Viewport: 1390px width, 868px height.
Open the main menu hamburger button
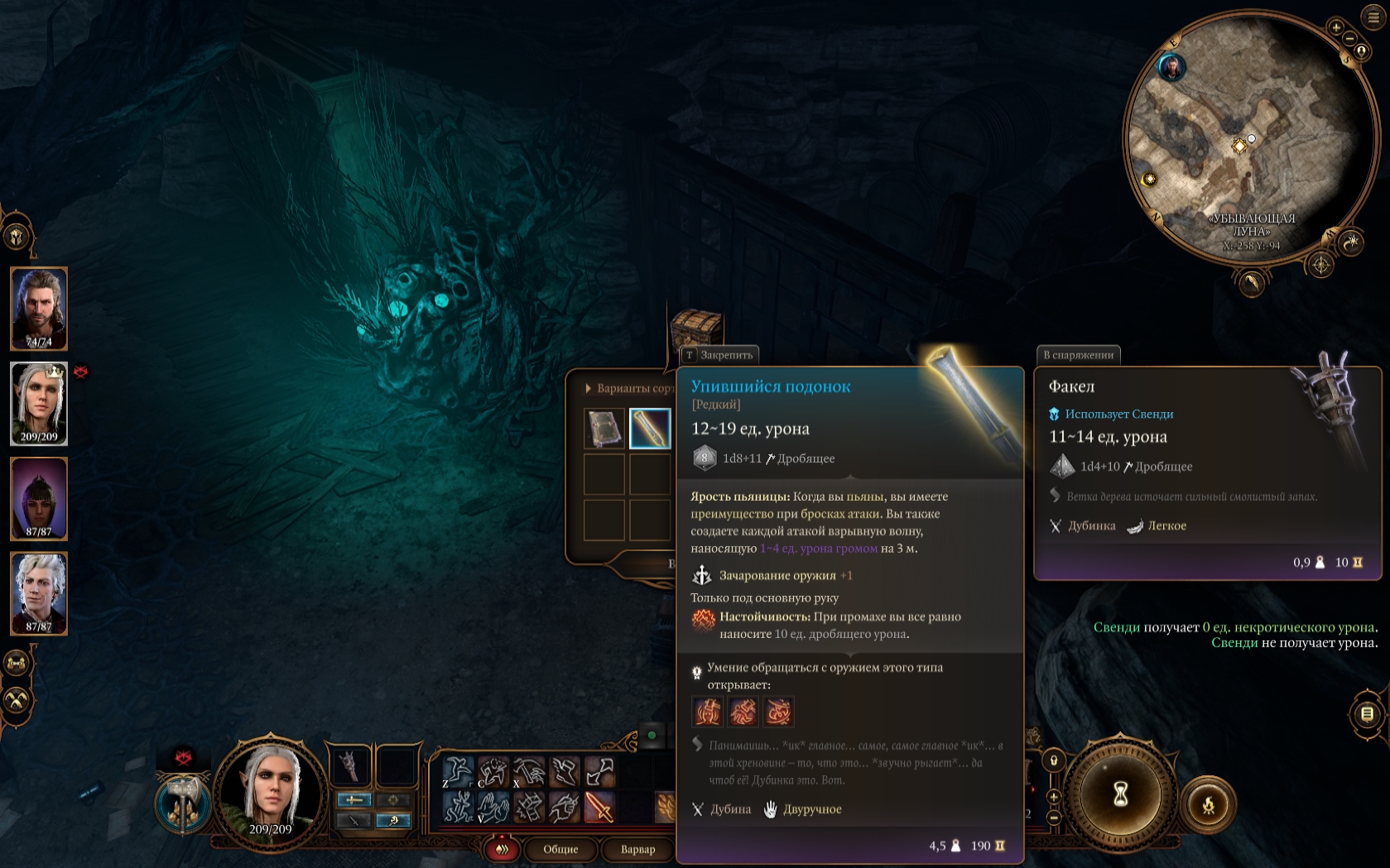point(1373,17)
